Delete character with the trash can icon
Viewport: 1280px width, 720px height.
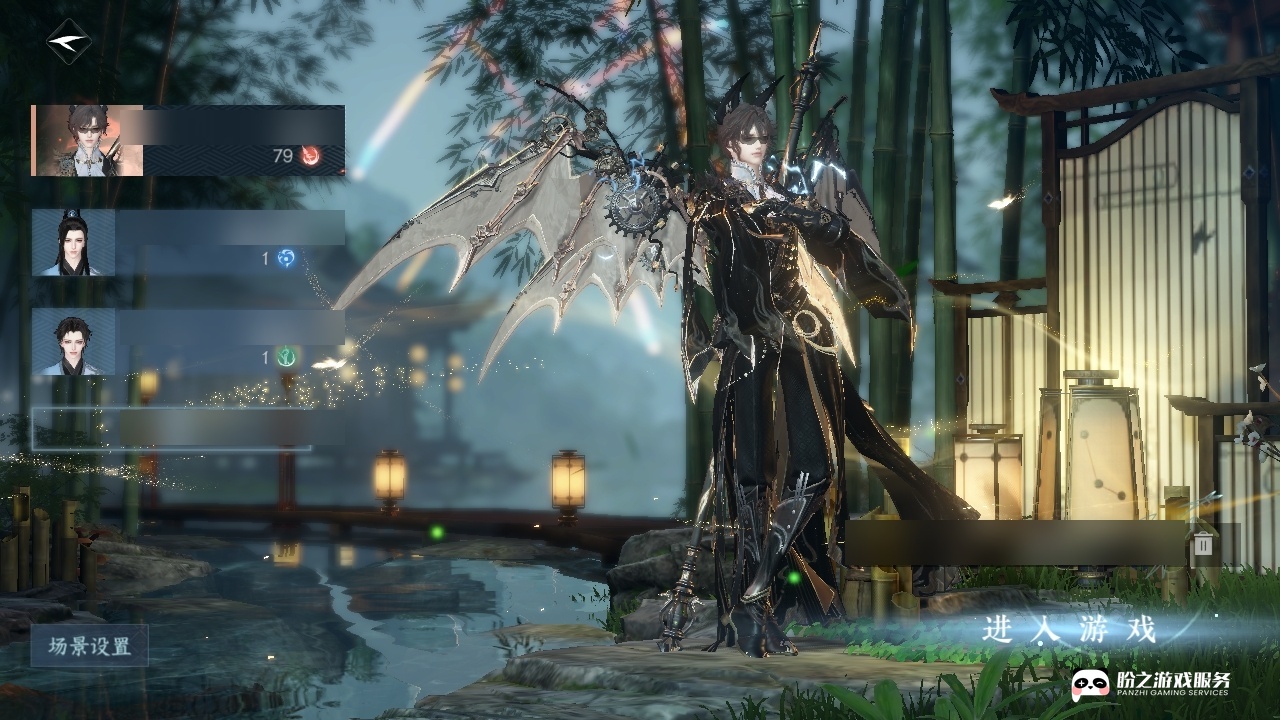(x=1203, y=544)
